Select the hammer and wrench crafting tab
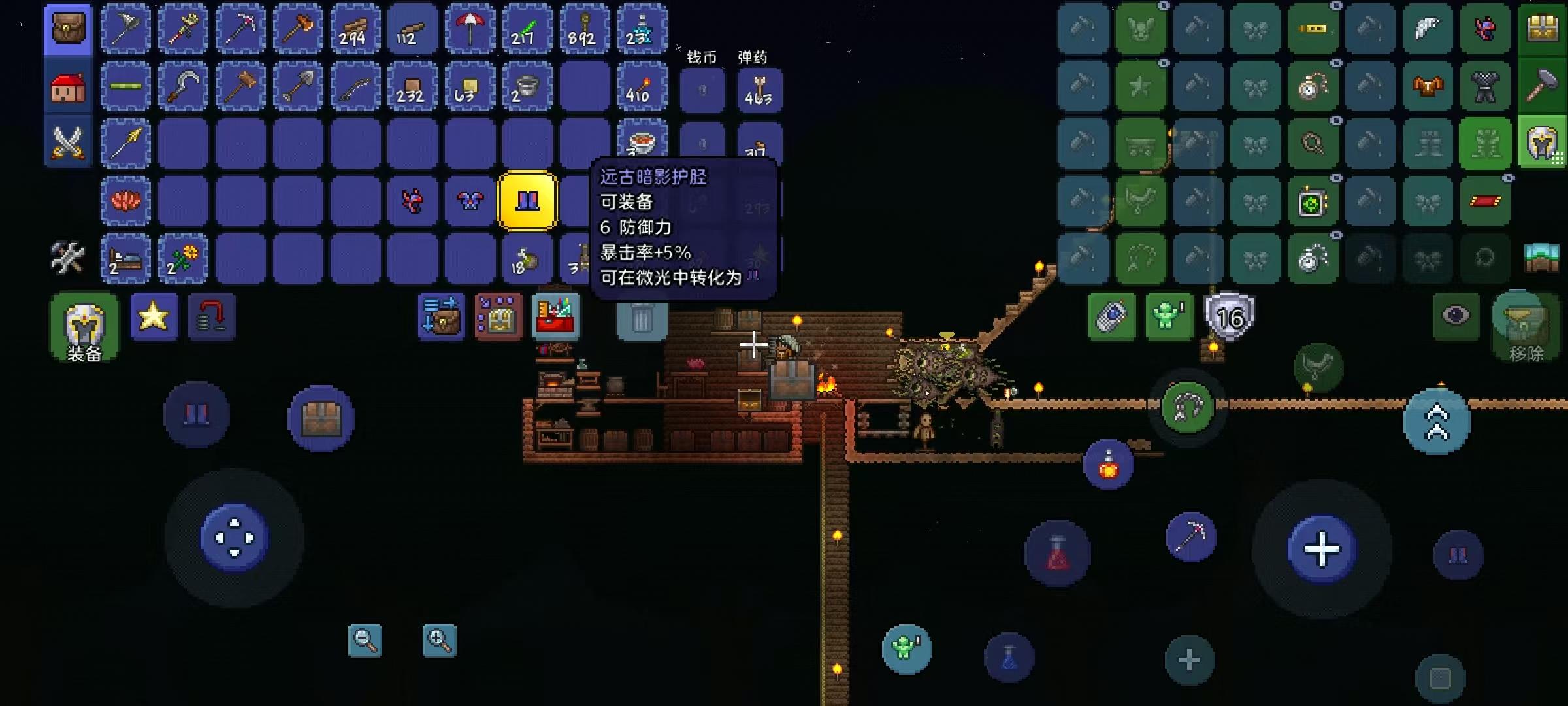Viewport: 1568px width, 706px height. point(68,259)
